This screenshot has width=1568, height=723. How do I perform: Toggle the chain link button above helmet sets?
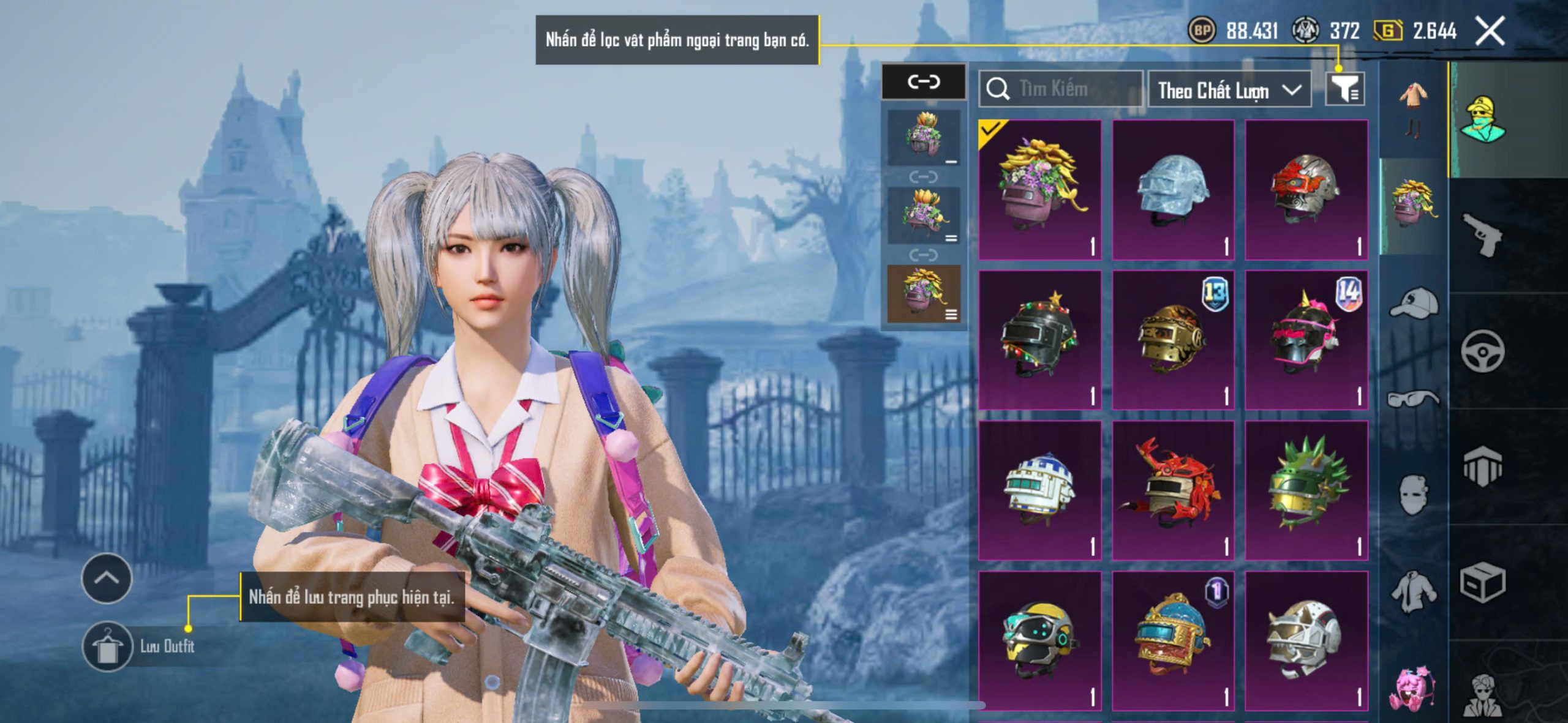point(924,81)
